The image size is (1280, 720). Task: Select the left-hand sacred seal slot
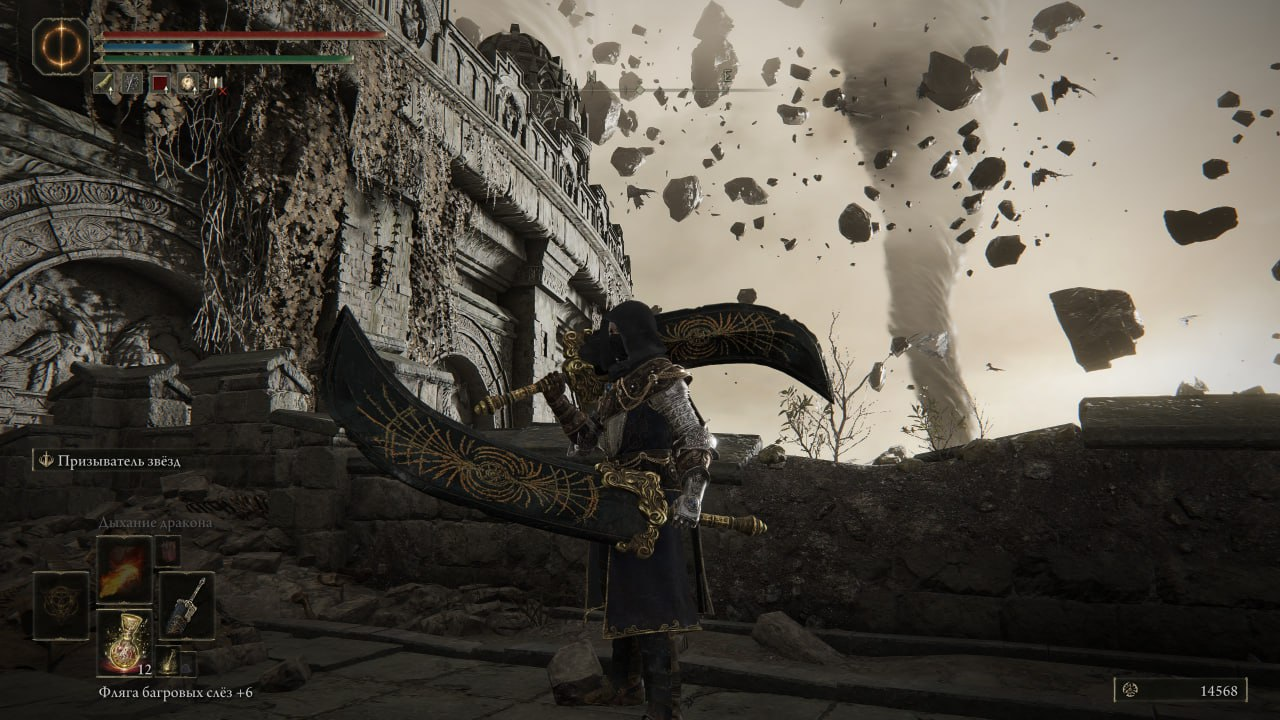61,605
